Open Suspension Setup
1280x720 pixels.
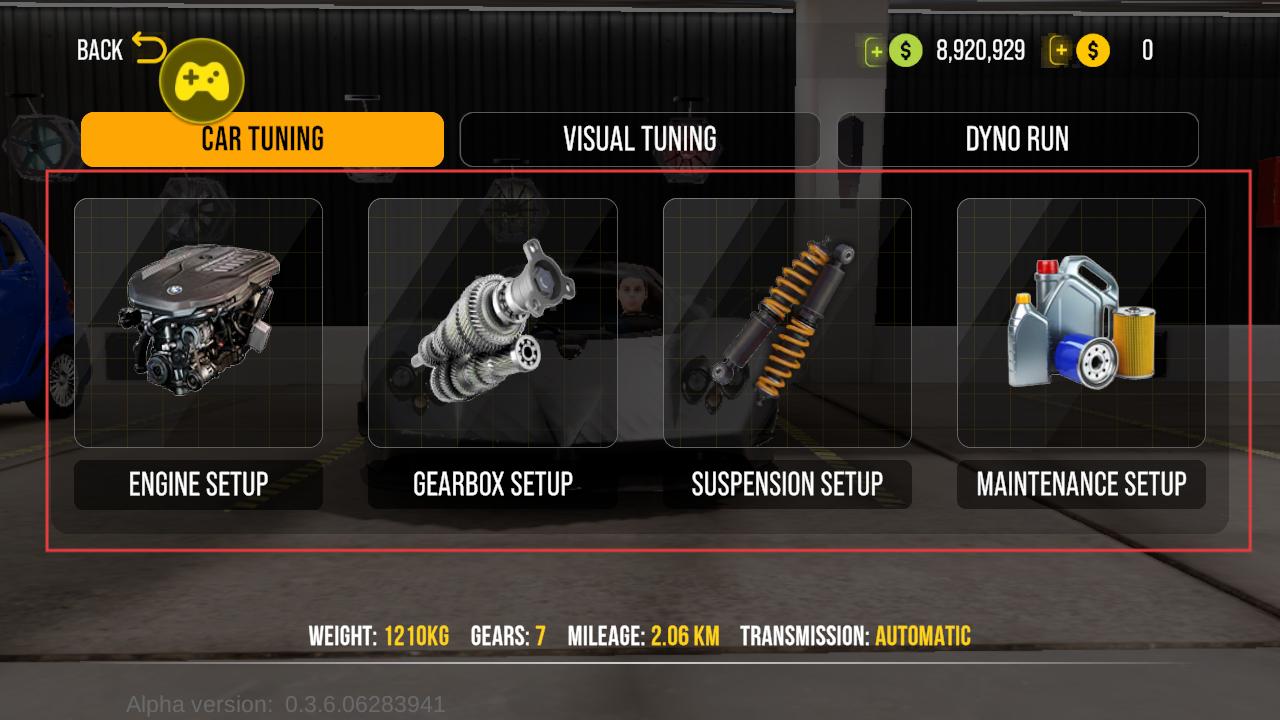[787, 485]
